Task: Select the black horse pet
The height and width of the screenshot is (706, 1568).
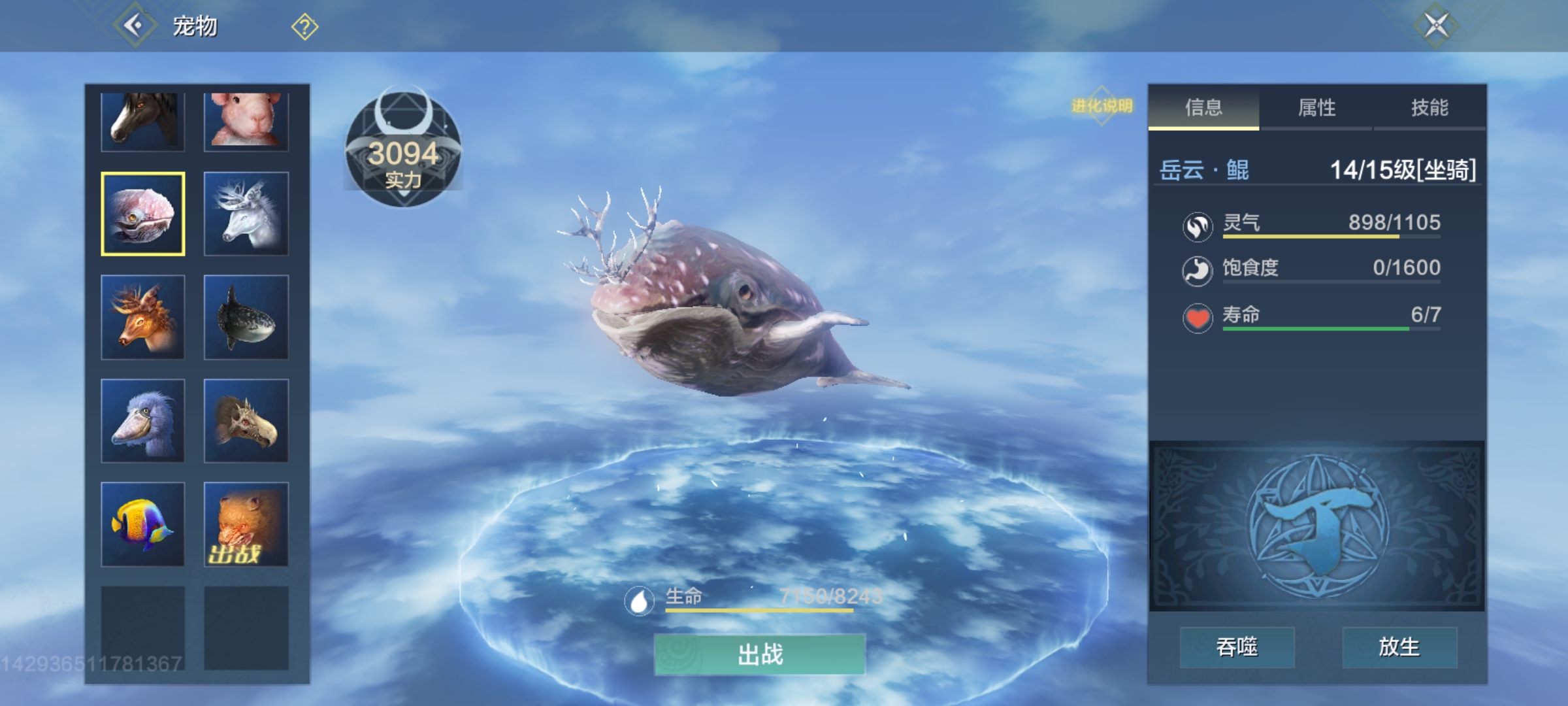Action: coord(143,121)
